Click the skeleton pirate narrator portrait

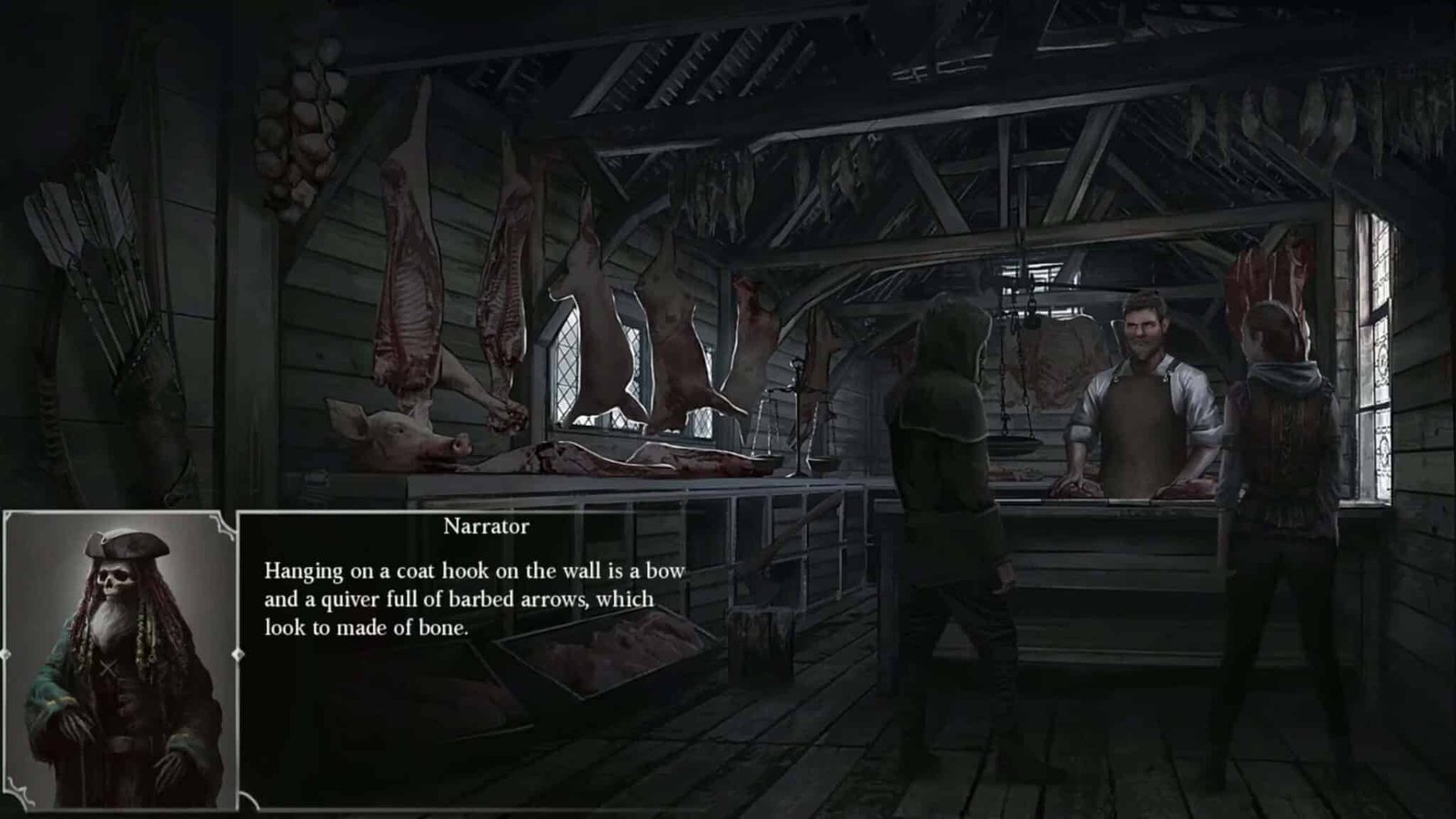tap(120, 660)
